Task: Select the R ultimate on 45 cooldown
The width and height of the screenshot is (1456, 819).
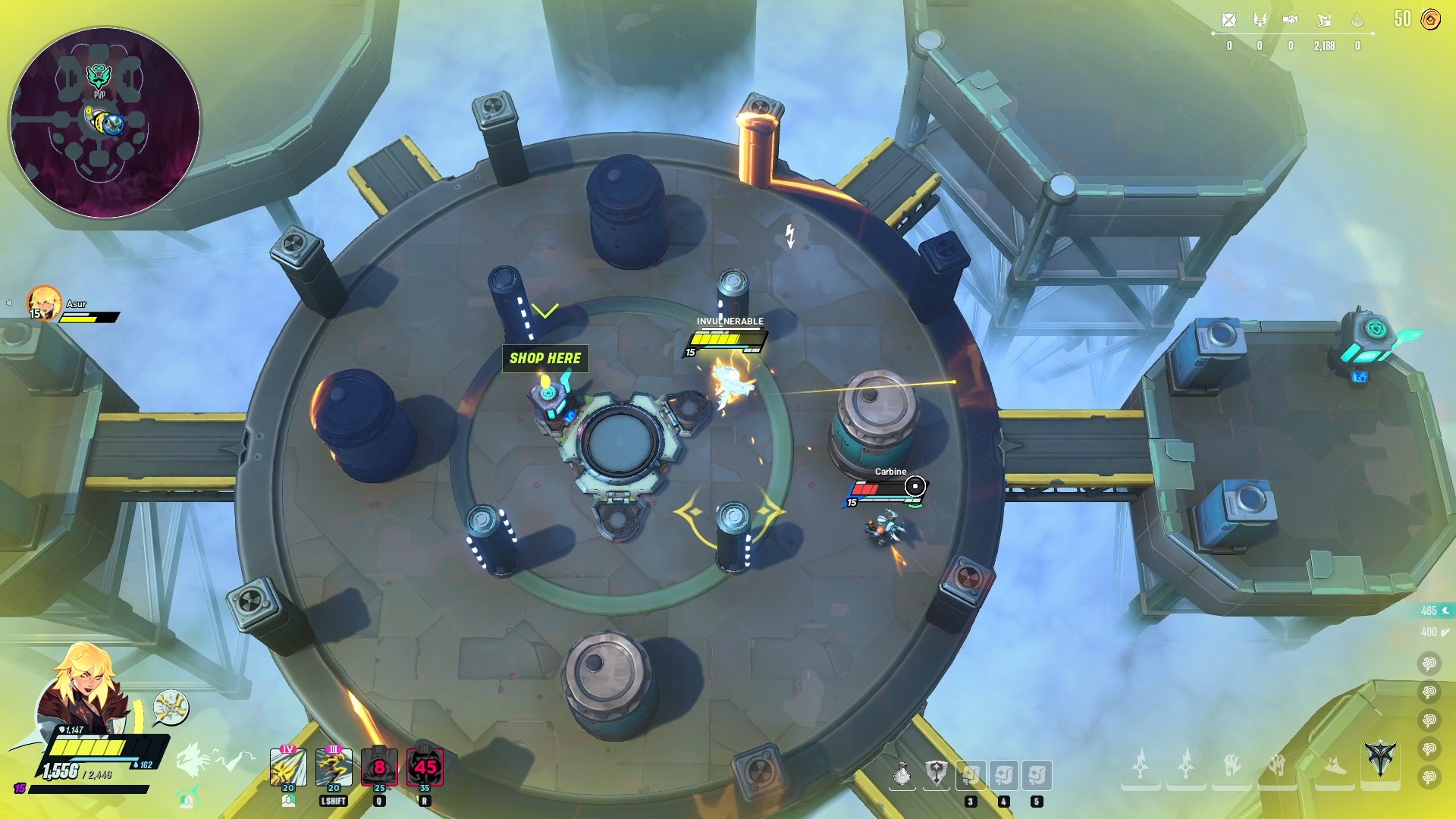Action: coord(425,767)
